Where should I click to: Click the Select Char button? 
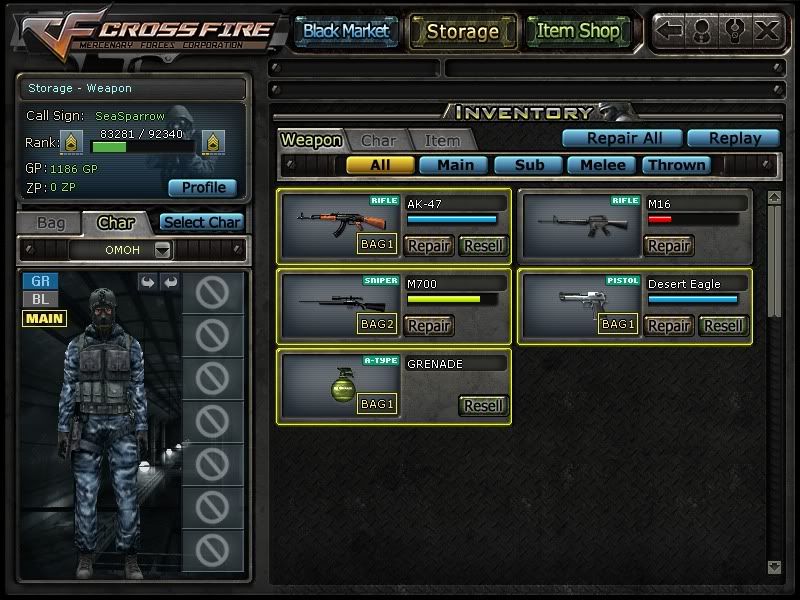pyautogui.click(x=201, y=223)
